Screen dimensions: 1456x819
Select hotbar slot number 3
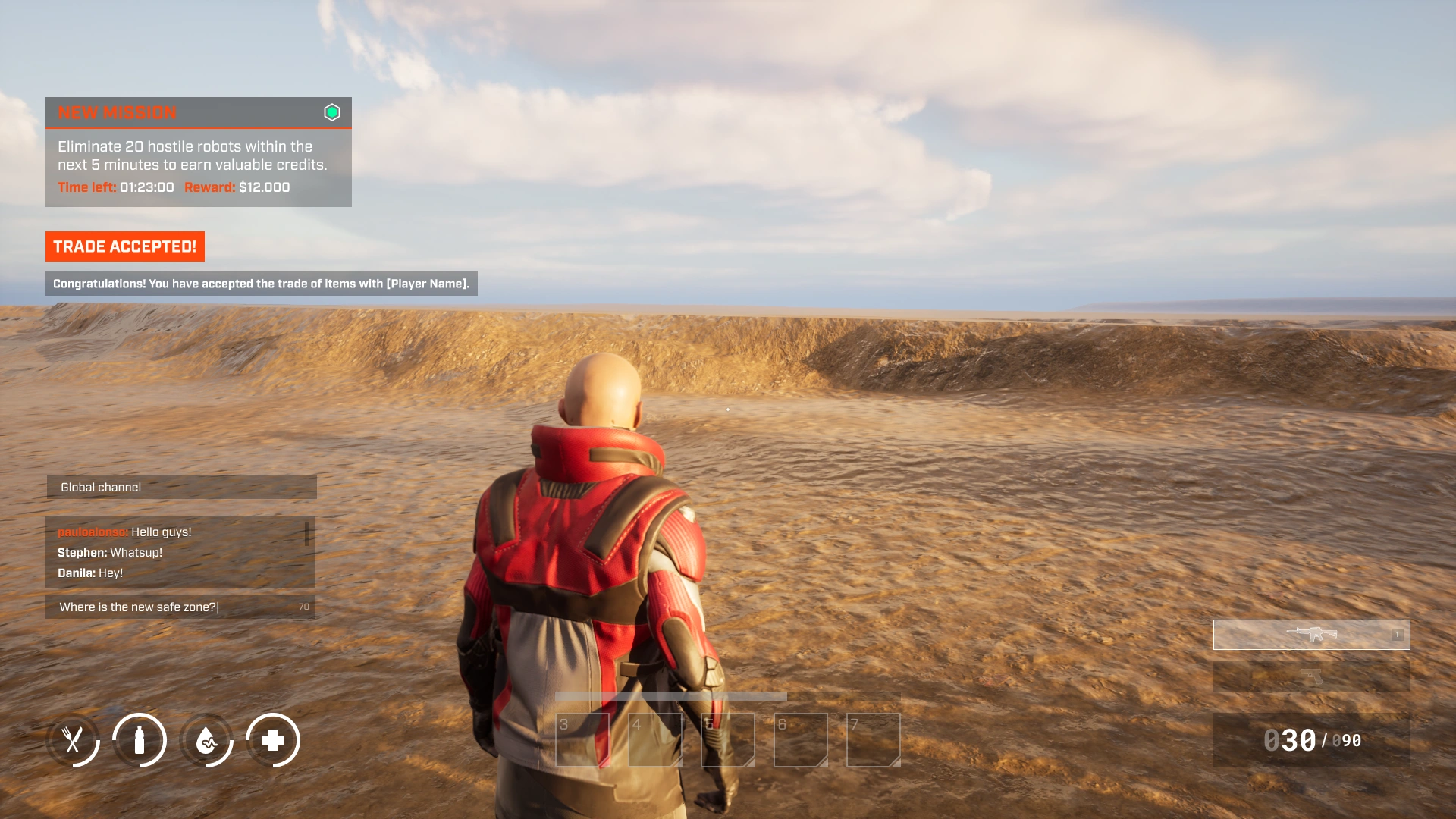tap(582, 740)
